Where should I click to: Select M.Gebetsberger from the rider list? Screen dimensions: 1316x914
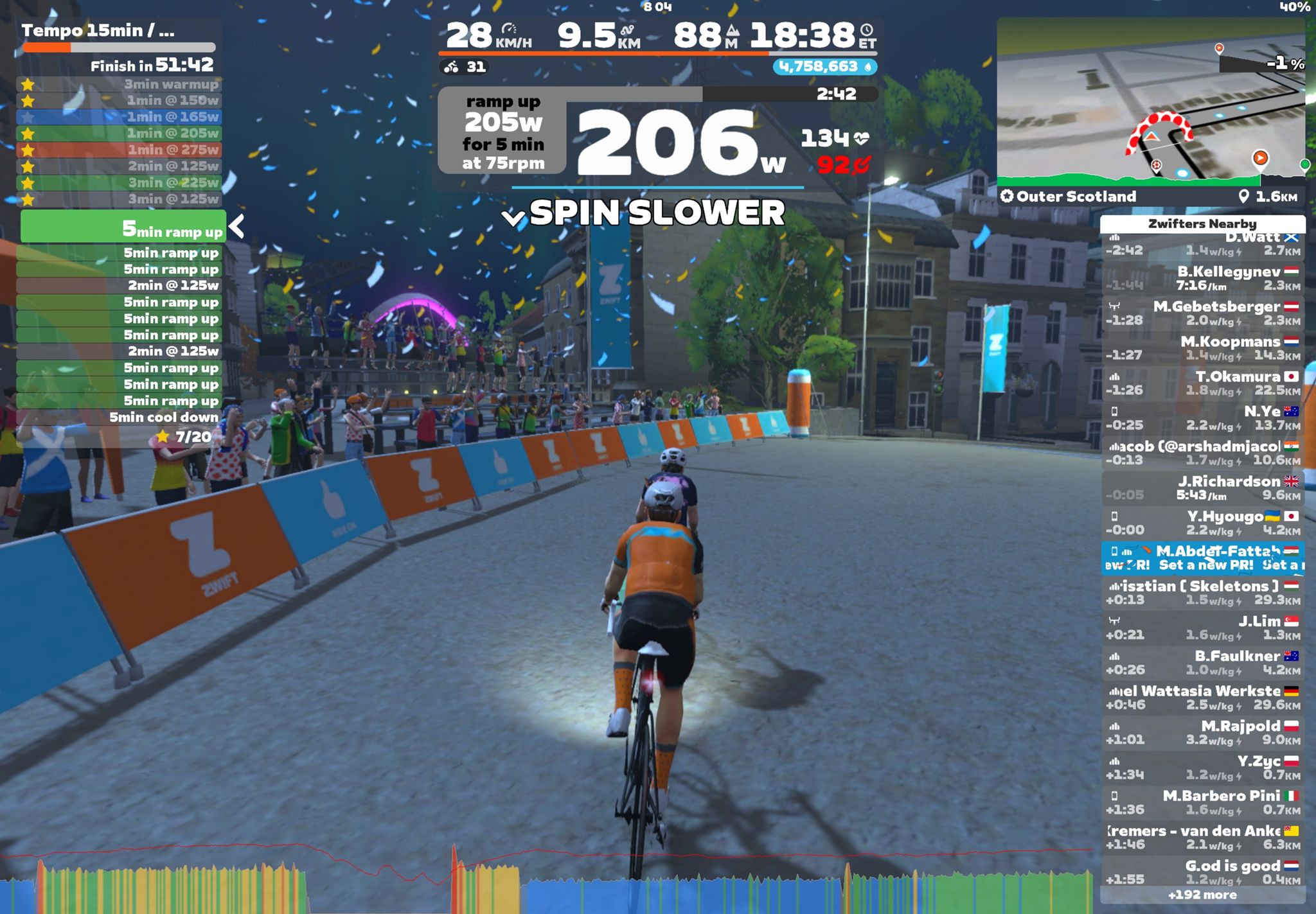(x=1202, y=313)
